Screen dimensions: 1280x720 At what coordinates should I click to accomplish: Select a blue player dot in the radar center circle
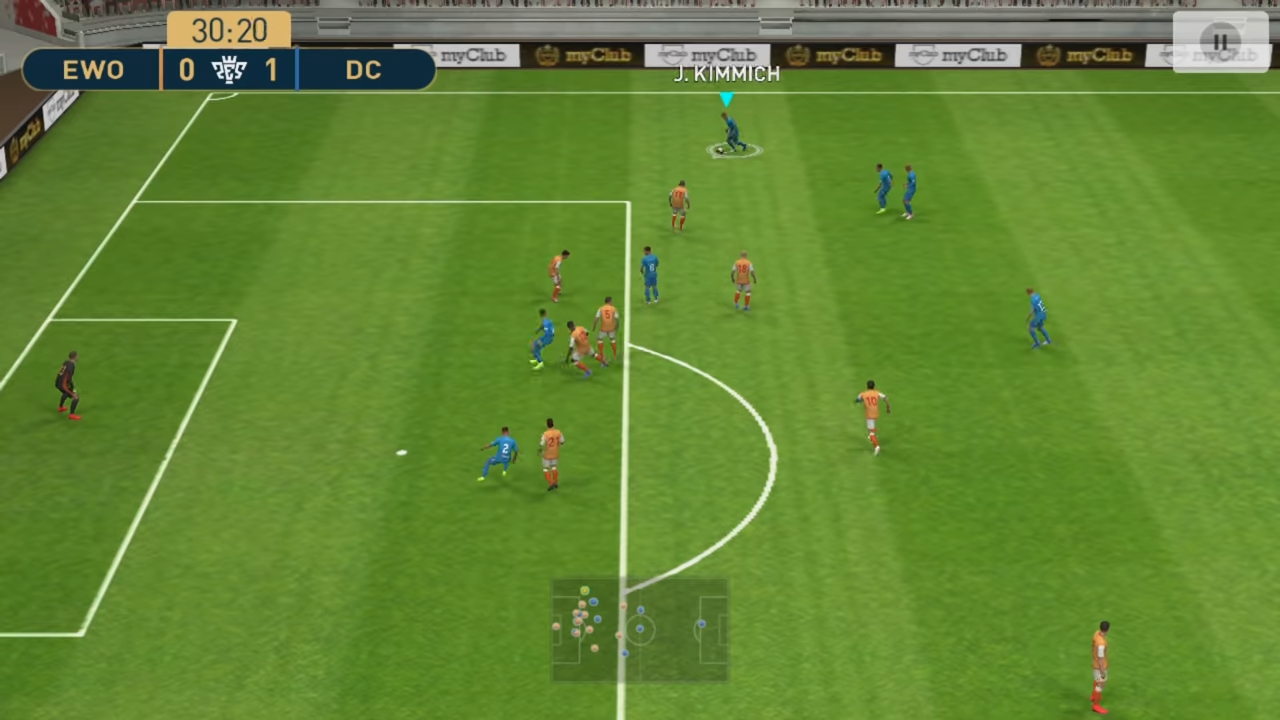[x=640, y=628]
